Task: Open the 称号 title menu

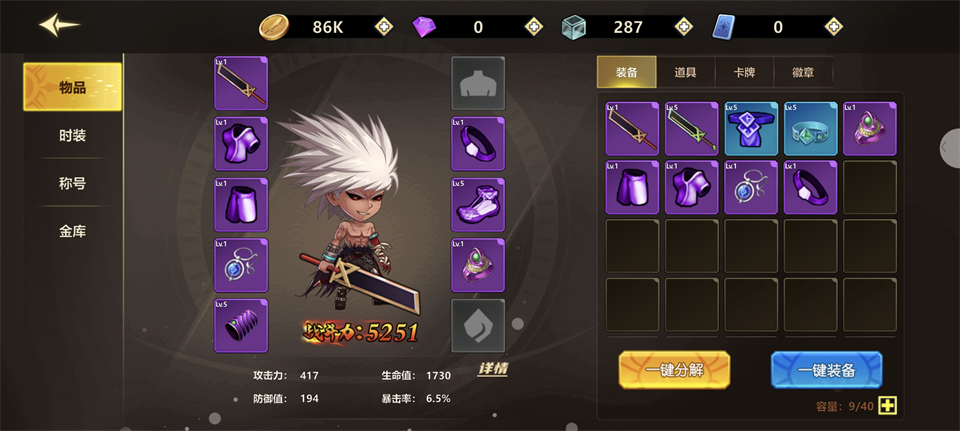Action: coord(73,183)
